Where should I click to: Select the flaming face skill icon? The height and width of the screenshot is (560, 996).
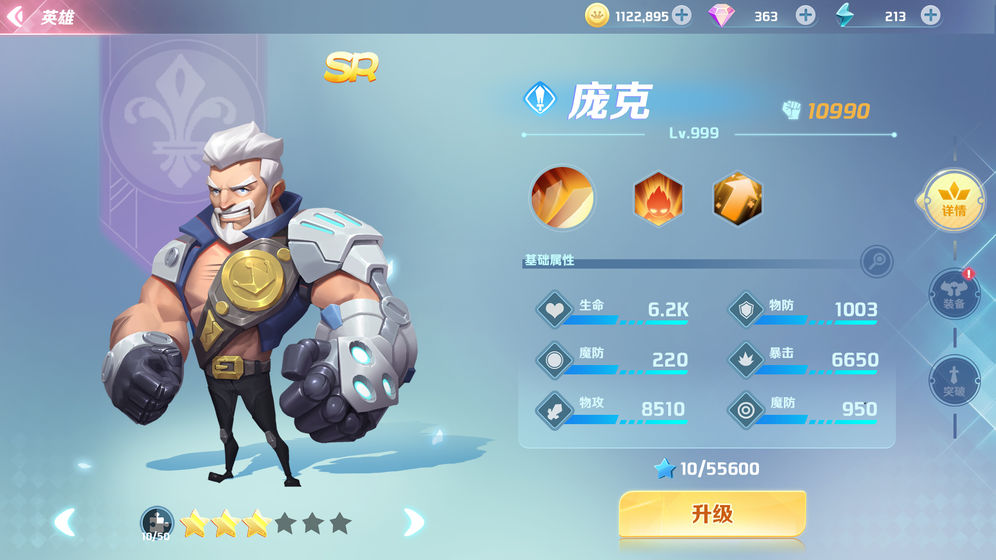[x=658, y=198]
